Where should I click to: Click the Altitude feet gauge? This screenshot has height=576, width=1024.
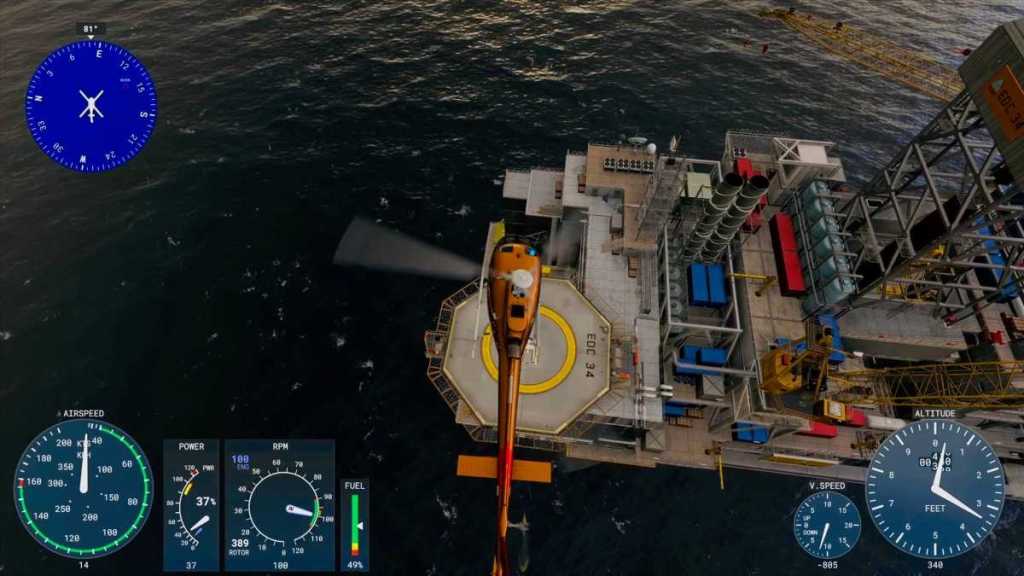[x=934, y=488]
